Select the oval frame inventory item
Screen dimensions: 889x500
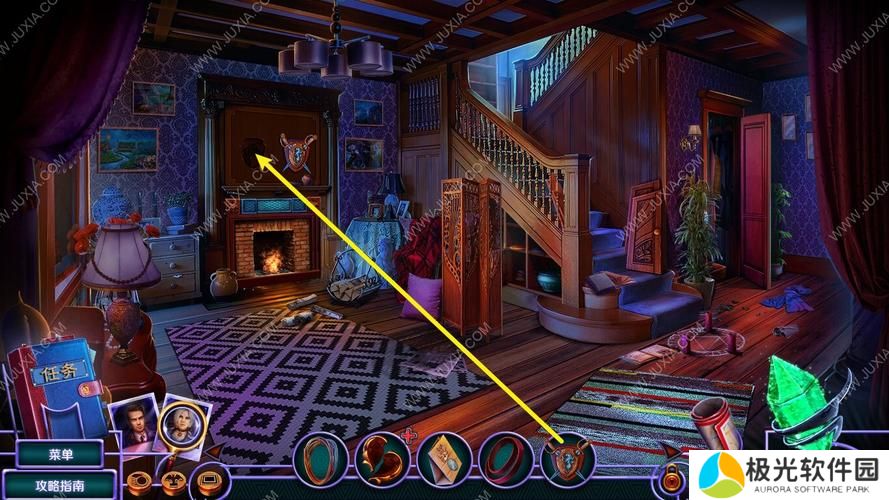coord(321,459)
